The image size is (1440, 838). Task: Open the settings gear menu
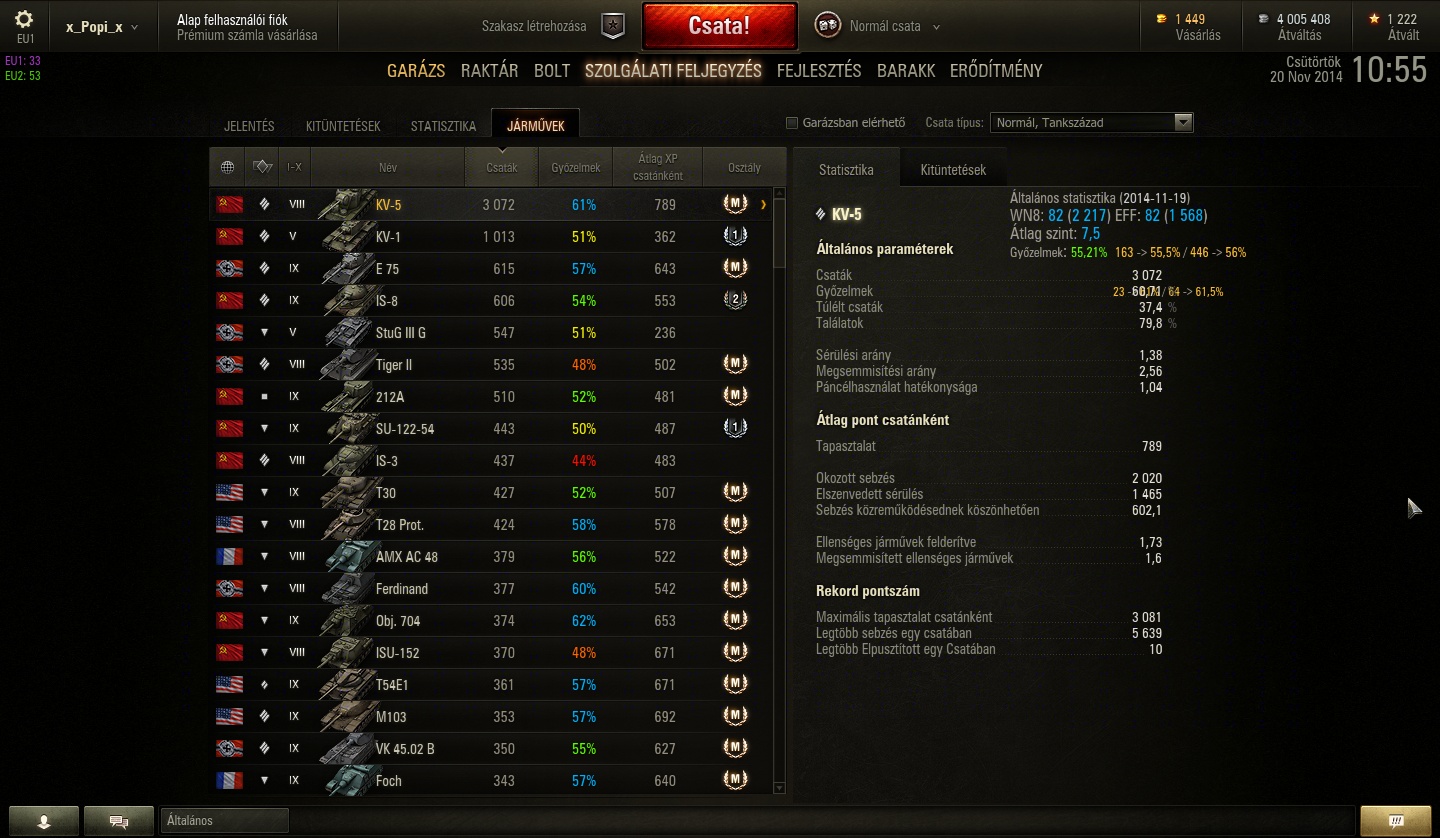click(24, 20)
